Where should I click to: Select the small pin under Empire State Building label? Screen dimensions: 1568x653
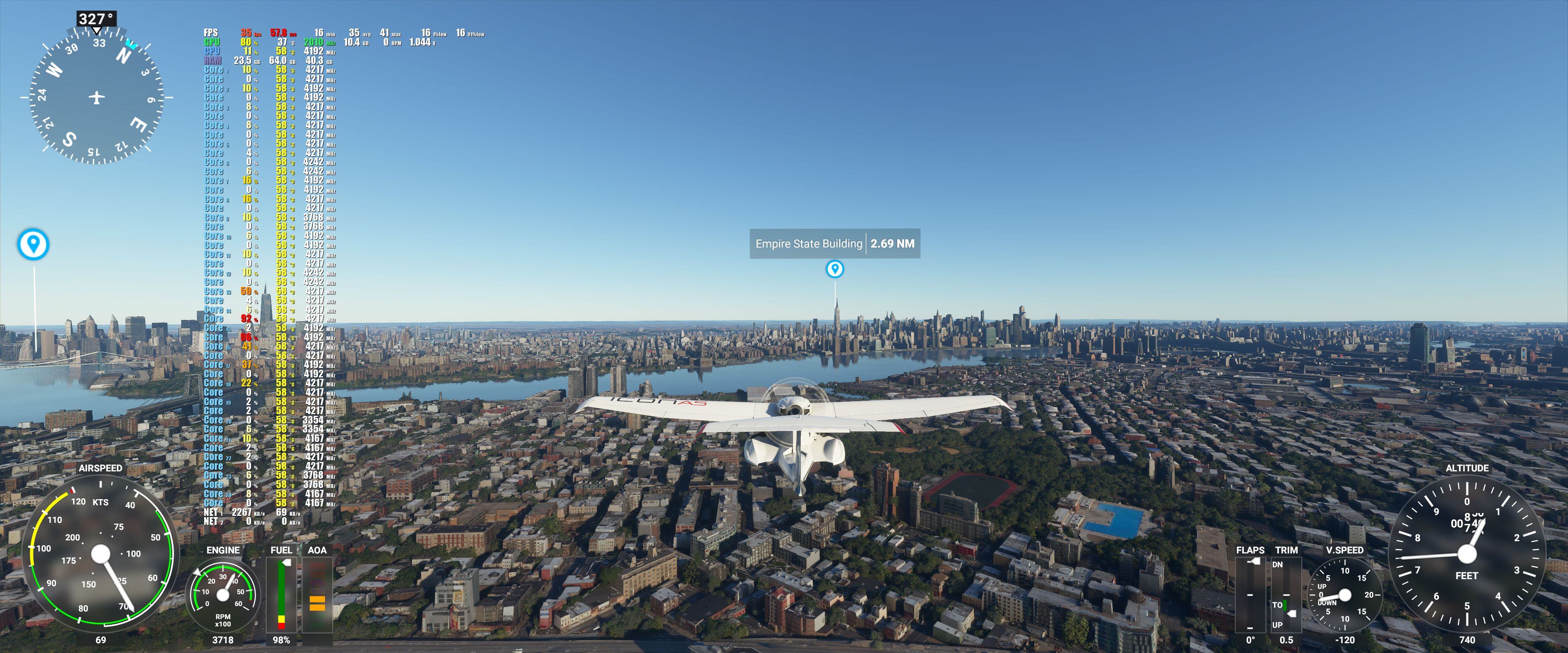(835, 269)
